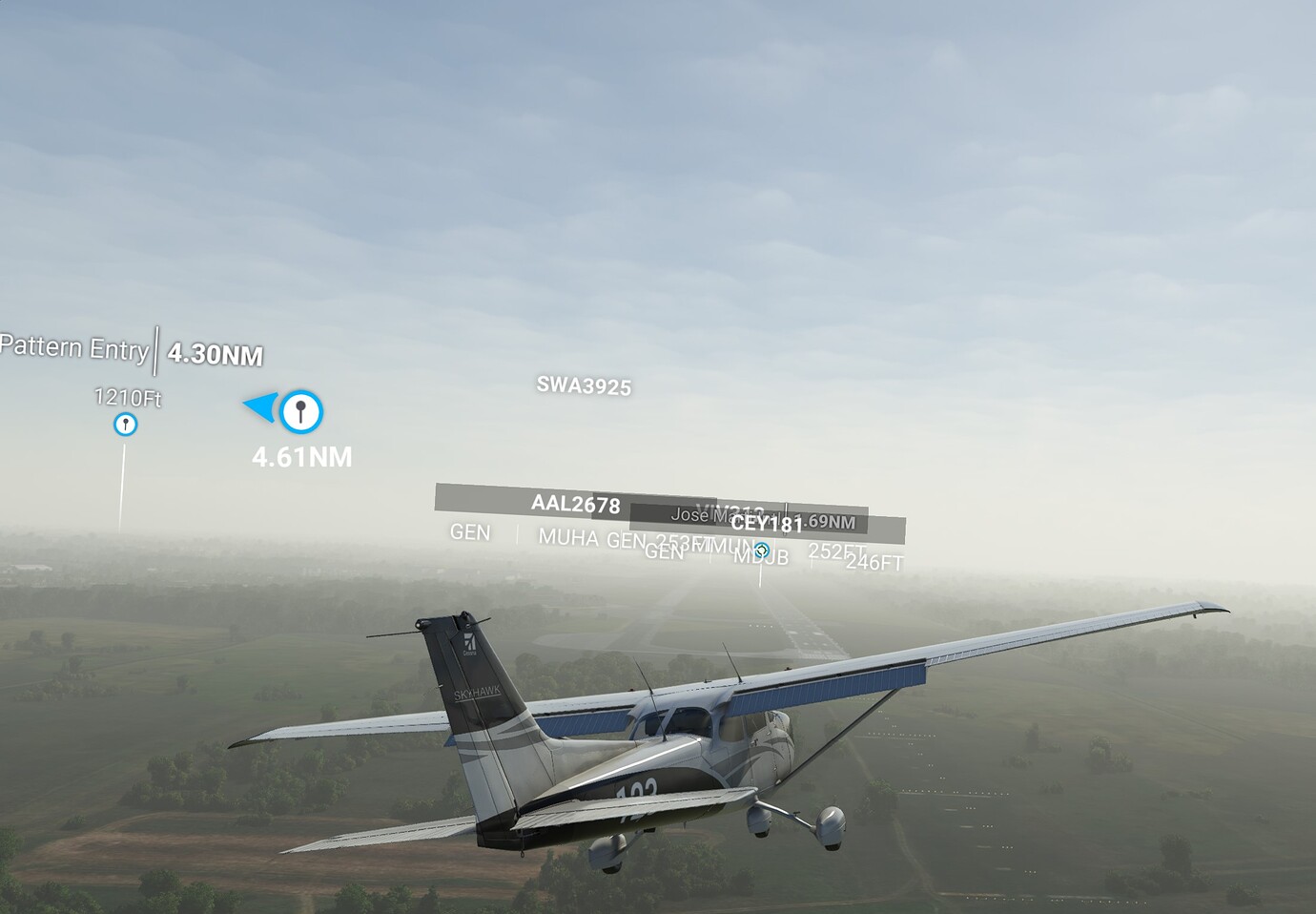1316x914 pixels.
Task: Select the large waypoint pin showing 4.61NM
Action: [301, 411]
